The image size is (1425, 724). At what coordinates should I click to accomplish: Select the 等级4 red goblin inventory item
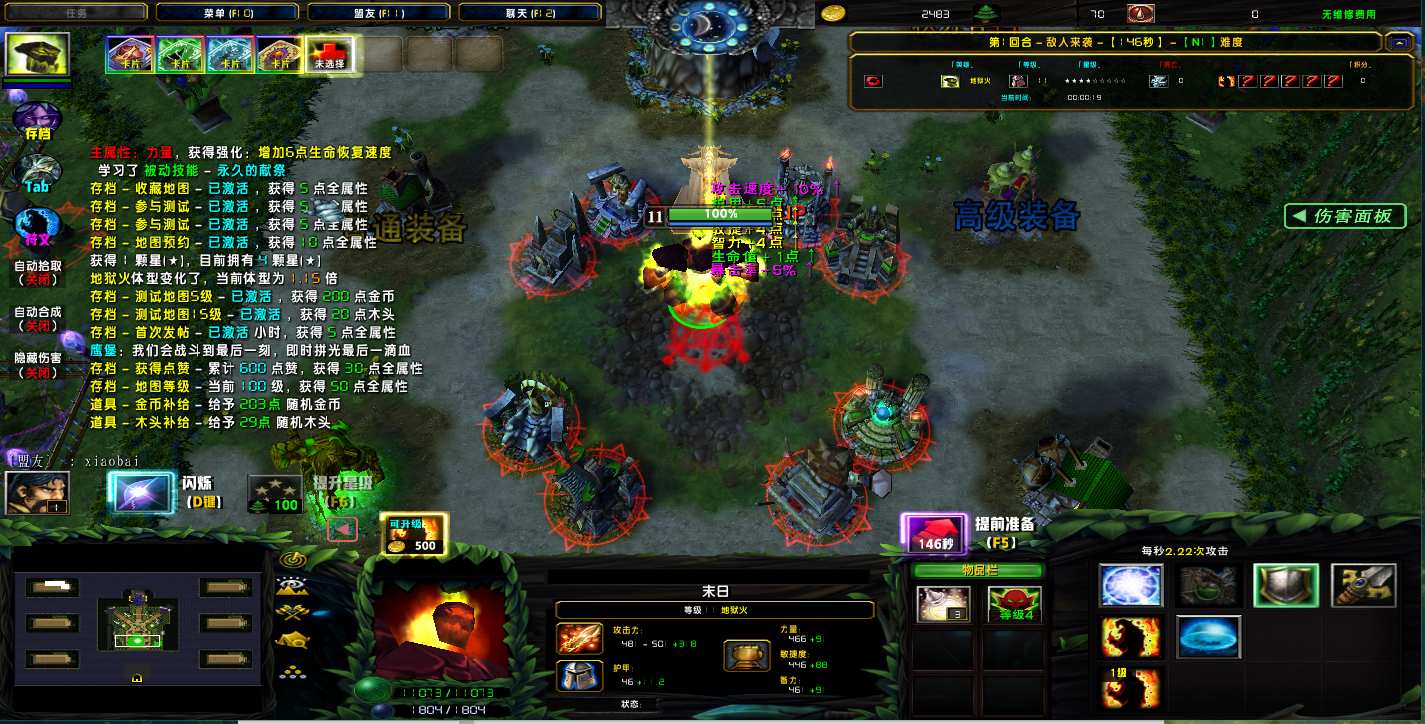(1014, 604)
